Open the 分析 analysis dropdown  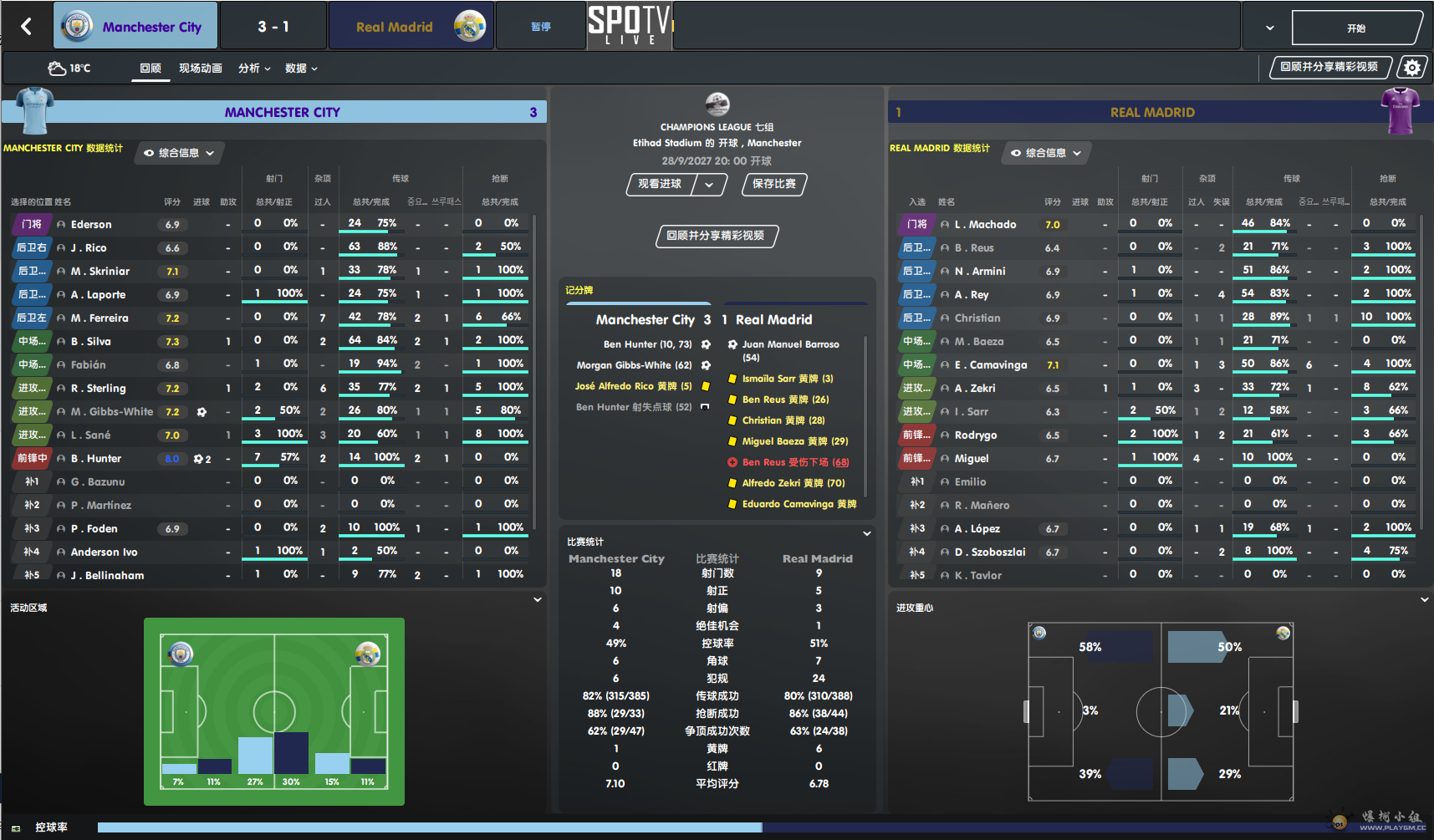[x=254, y=69]
